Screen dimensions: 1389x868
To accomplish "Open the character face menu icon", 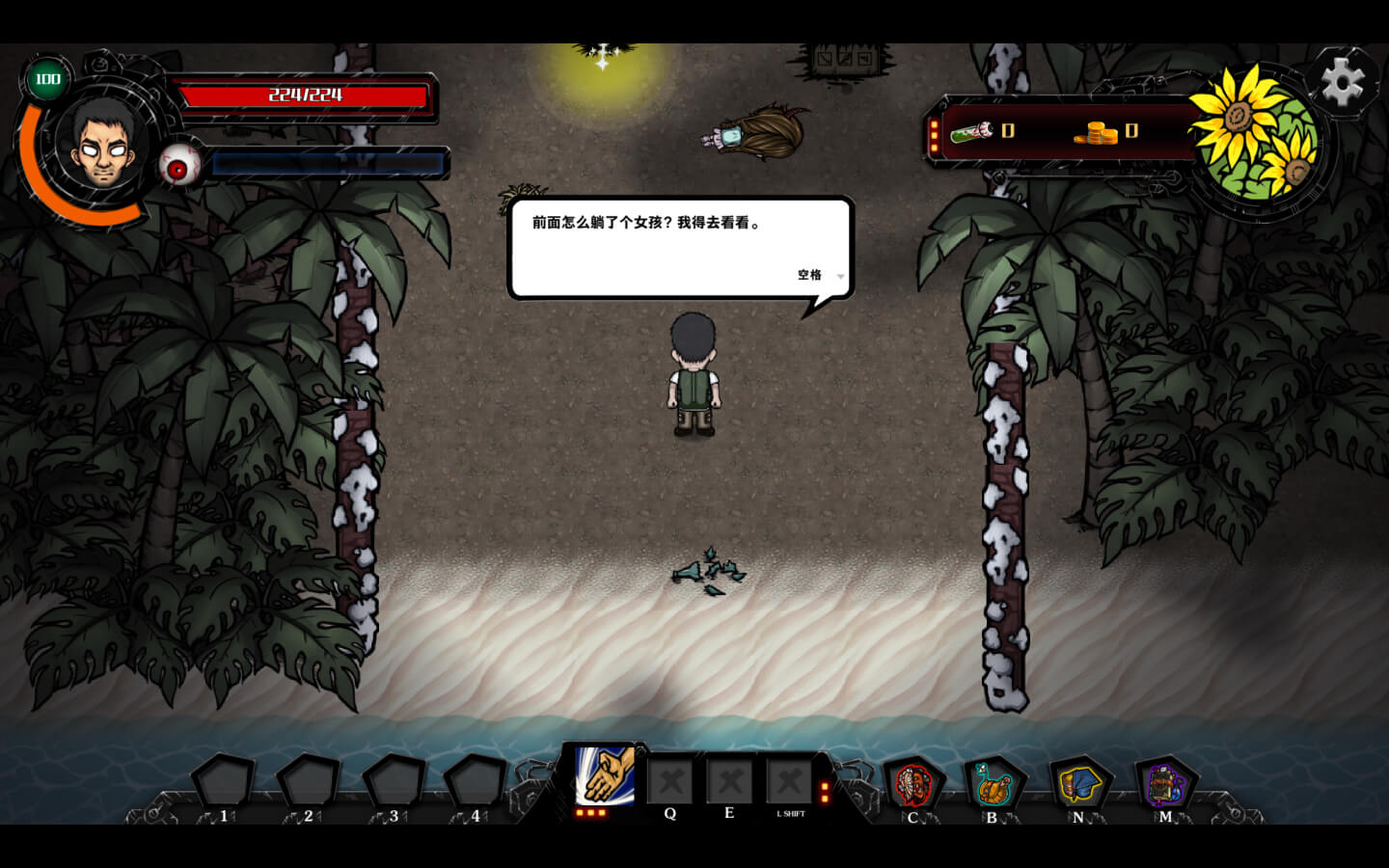I will coord(912,784).
